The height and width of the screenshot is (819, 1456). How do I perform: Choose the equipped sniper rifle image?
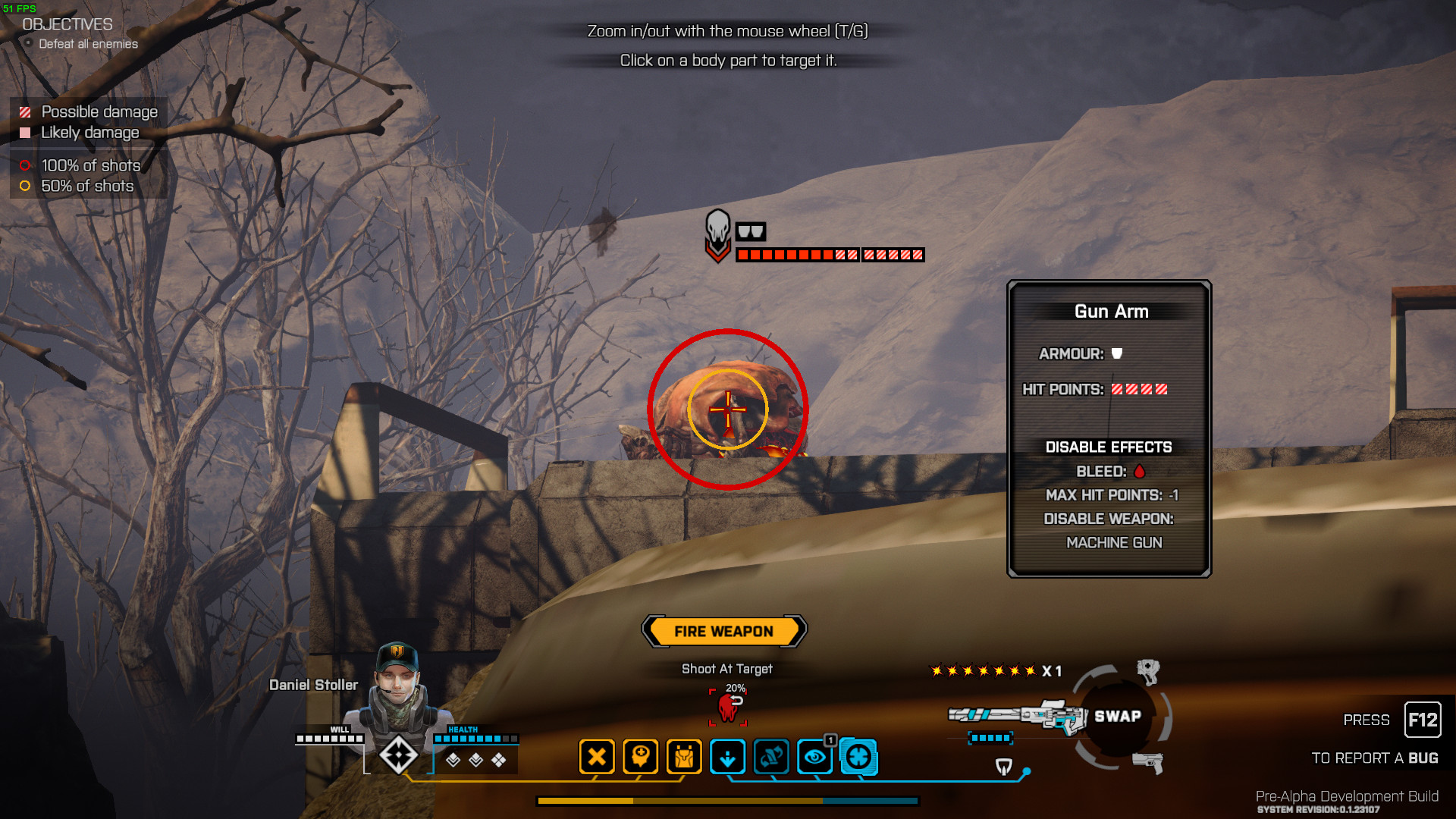coord(1018,715)
